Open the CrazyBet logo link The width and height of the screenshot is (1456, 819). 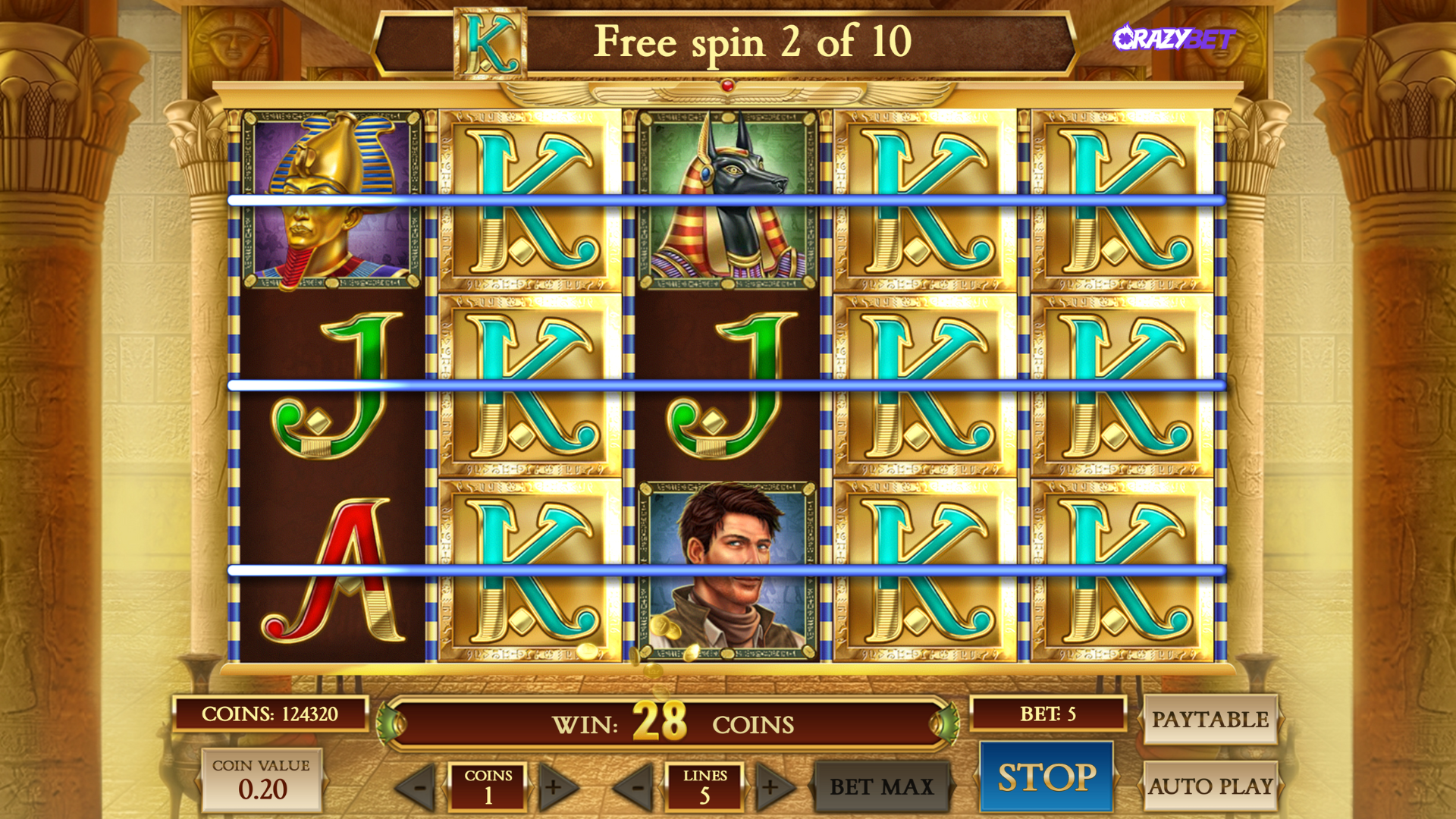1174,38
